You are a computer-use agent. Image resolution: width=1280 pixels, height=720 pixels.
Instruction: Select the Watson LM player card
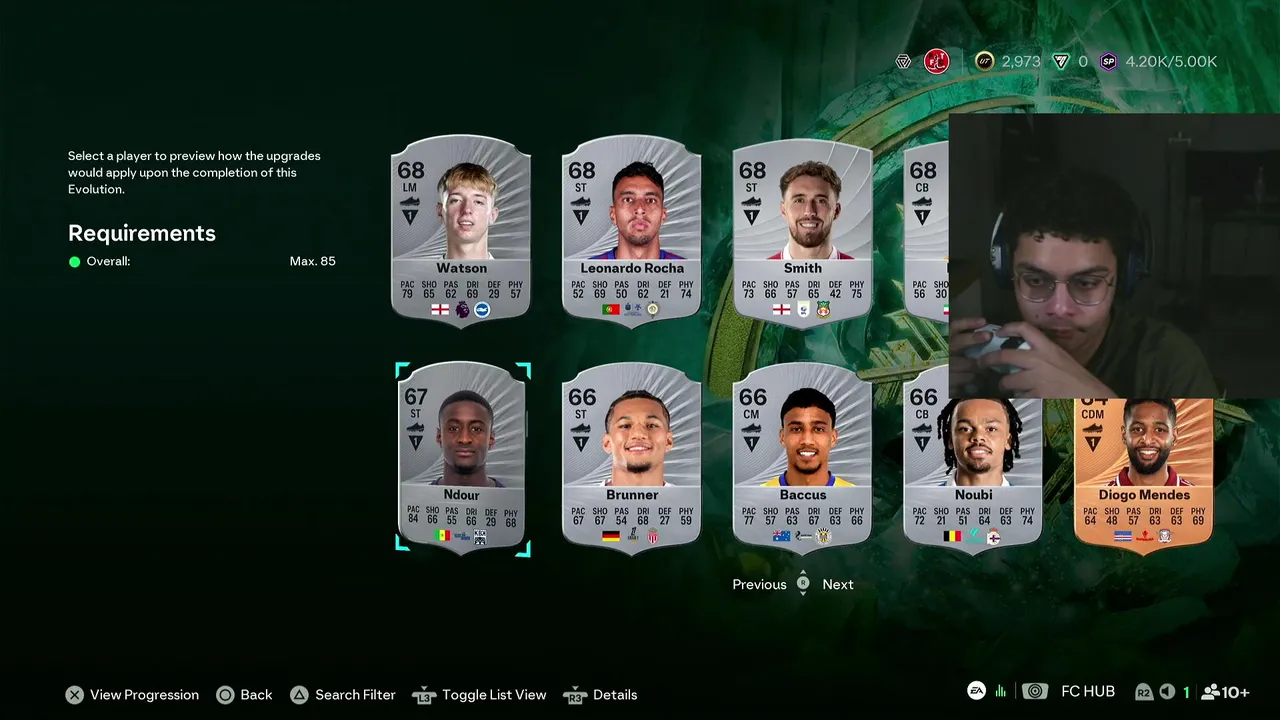point(461,230)
